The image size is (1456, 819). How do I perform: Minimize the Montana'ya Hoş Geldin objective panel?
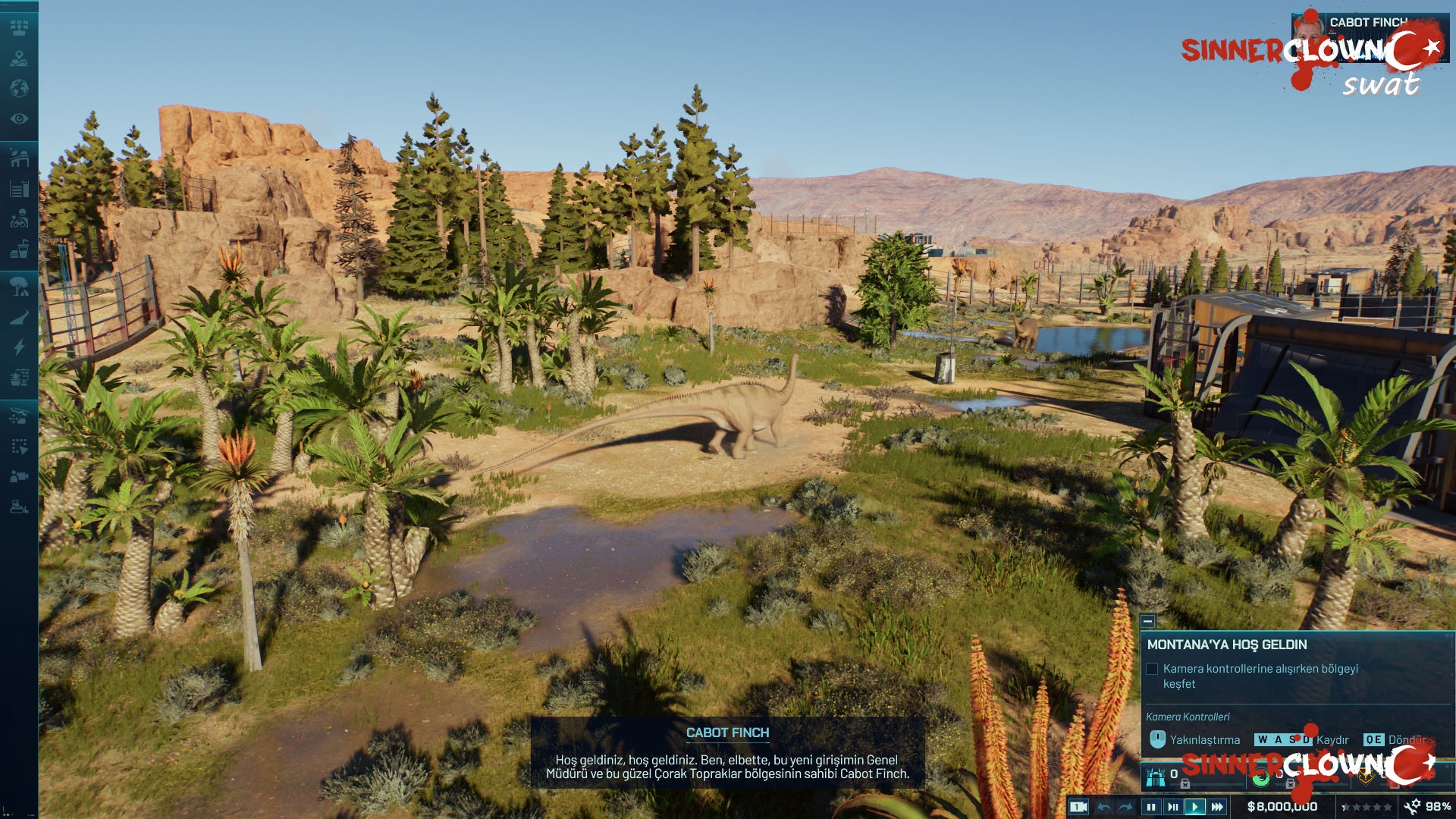[x=1148, y=621]
